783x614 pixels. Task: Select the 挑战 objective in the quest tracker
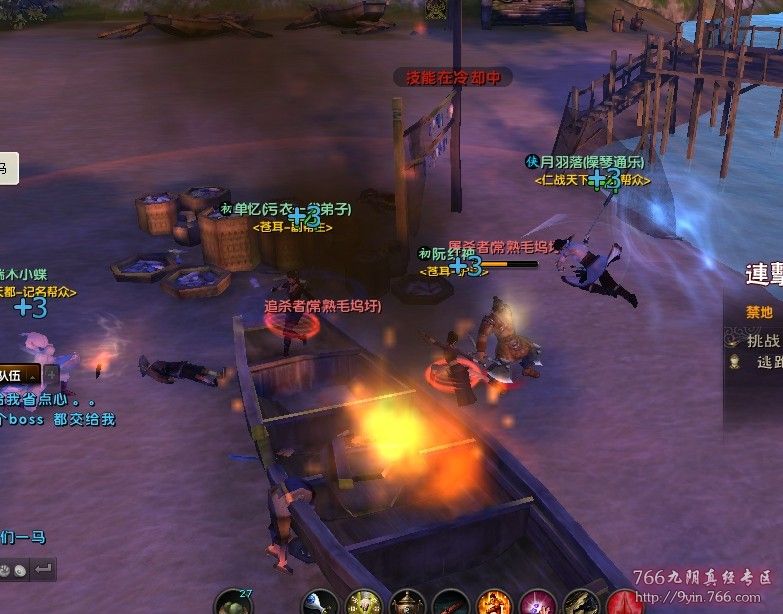[x=764, y=340]
